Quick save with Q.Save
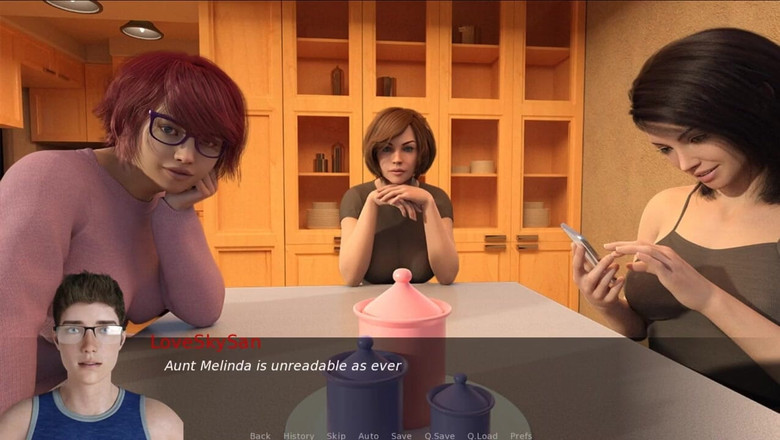This screenshot has width=780, height=440. 439,435
